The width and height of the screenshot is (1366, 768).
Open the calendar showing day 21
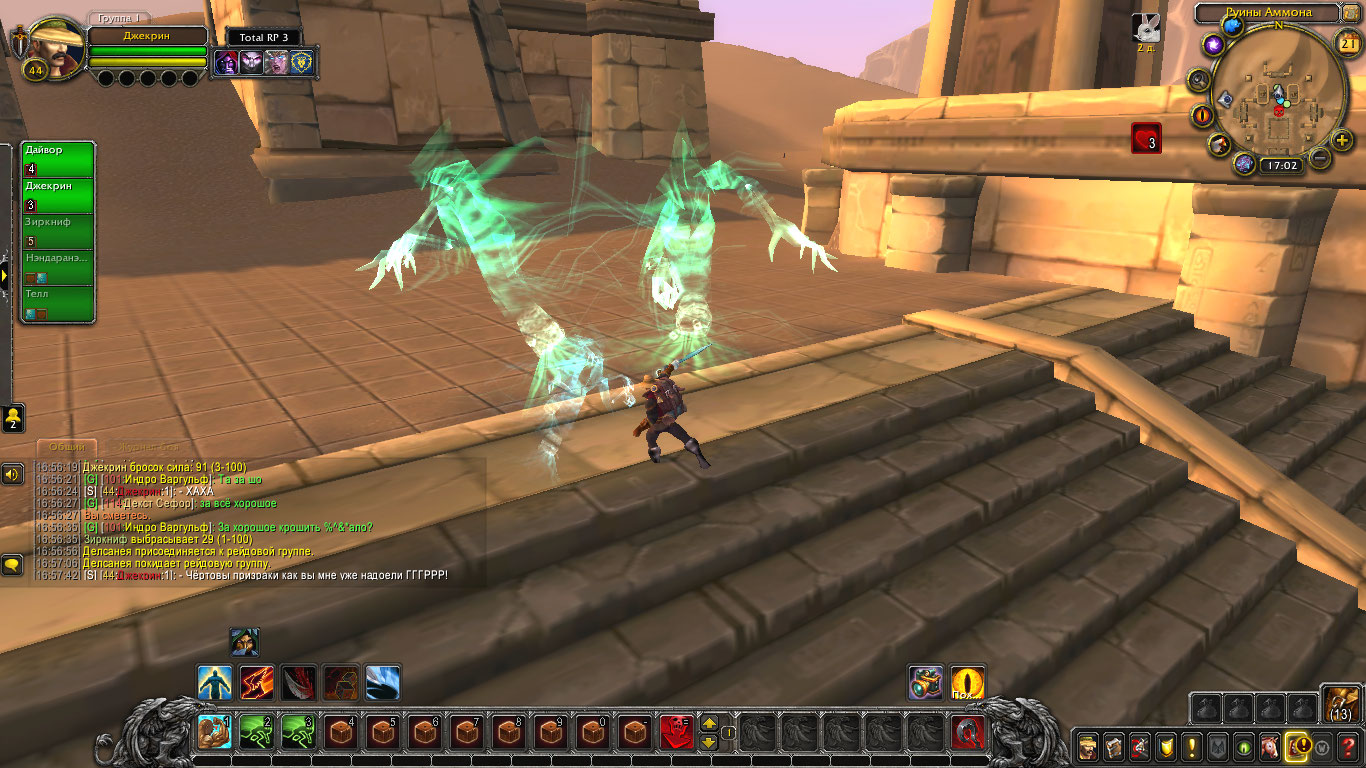(x=1347, y=42)
